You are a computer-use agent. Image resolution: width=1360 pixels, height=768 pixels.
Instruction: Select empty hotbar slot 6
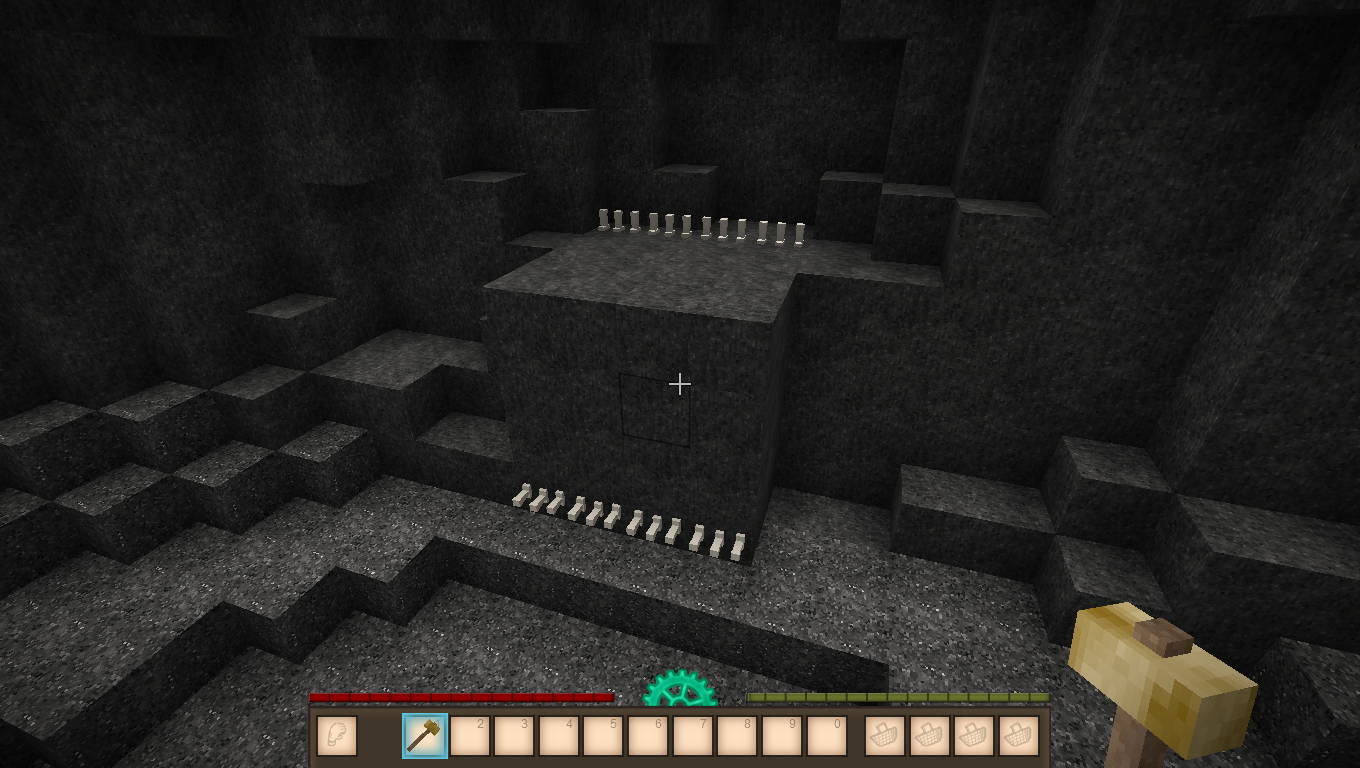pos(646,735)
